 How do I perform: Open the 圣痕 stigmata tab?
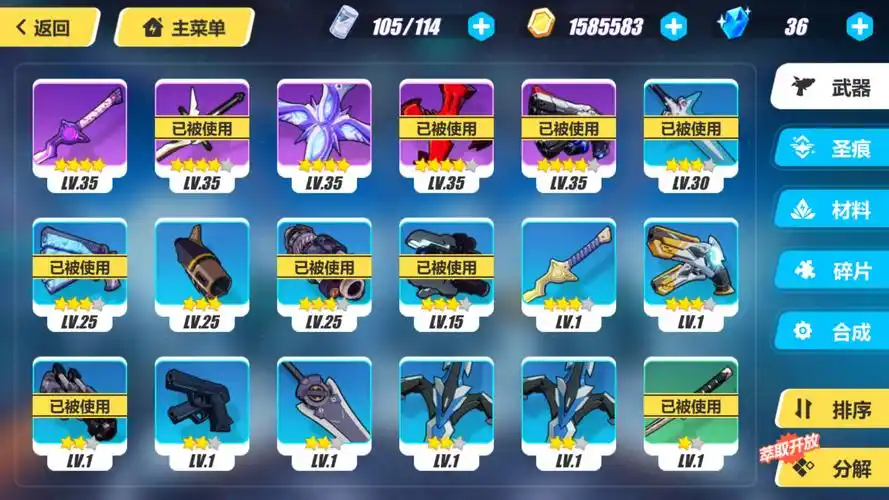pos(832,149)
